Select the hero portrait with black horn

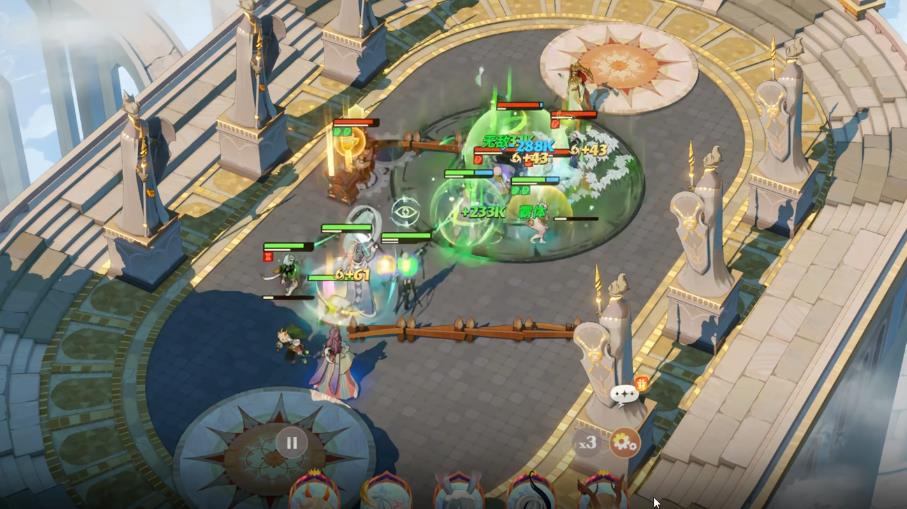[x=530, y=492]
